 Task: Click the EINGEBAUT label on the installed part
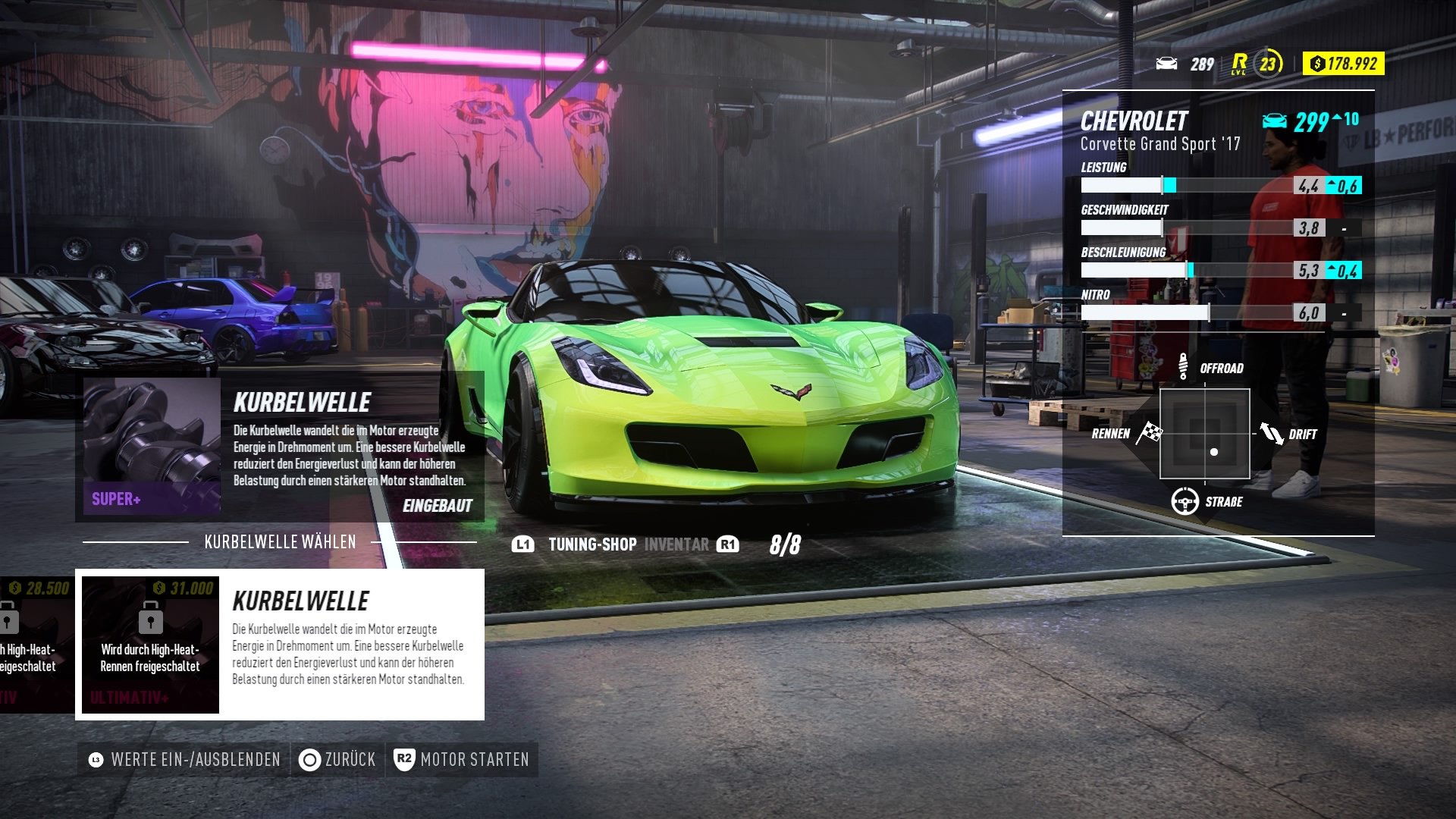[x=438, y=506]
